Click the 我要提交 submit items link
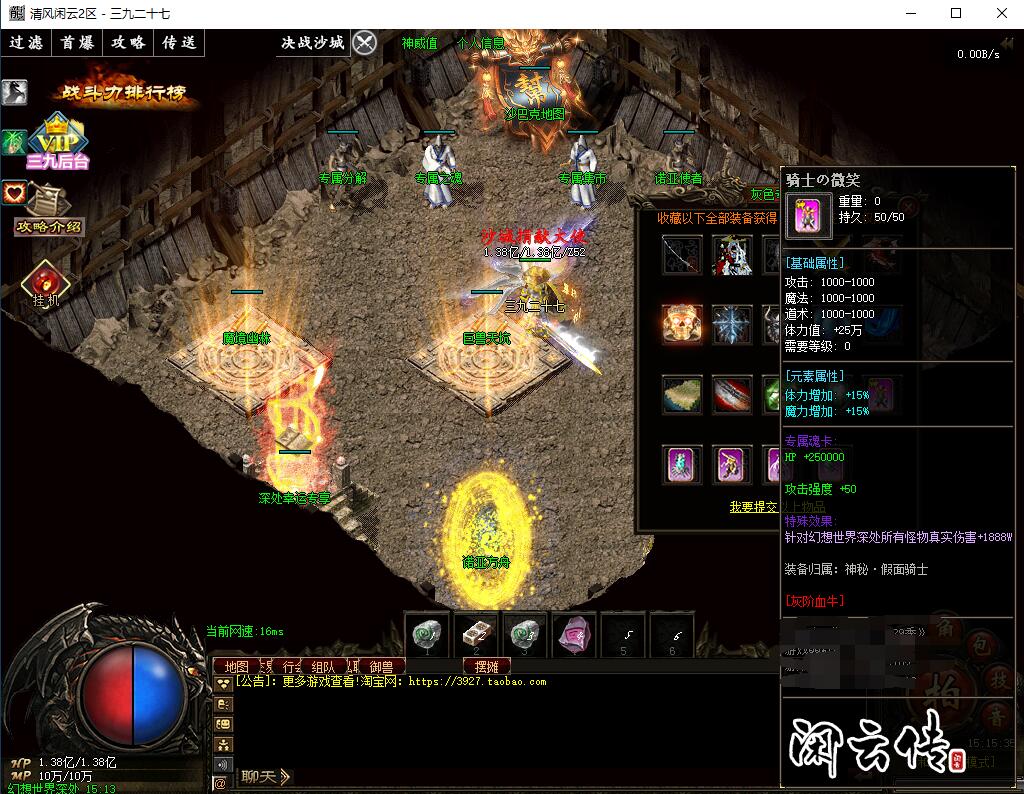This screenshot has height=794, width=1024. (754, 507)
